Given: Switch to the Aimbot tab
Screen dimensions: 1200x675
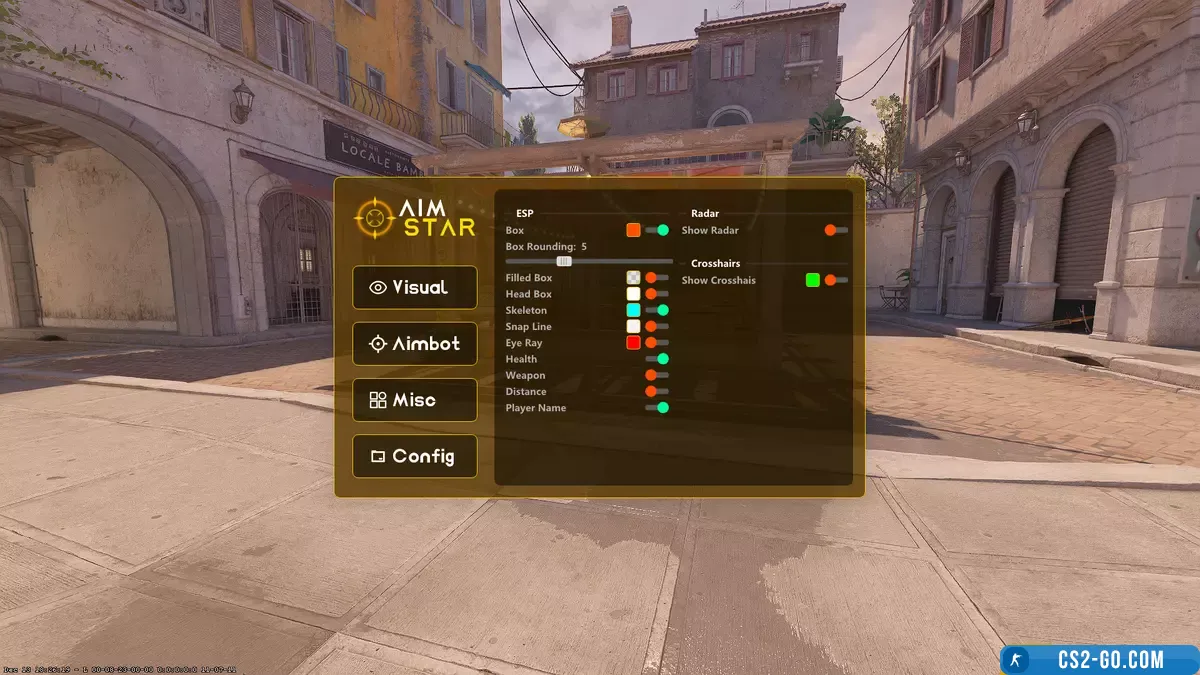Looking at the screenshot, I should point(414,344).
